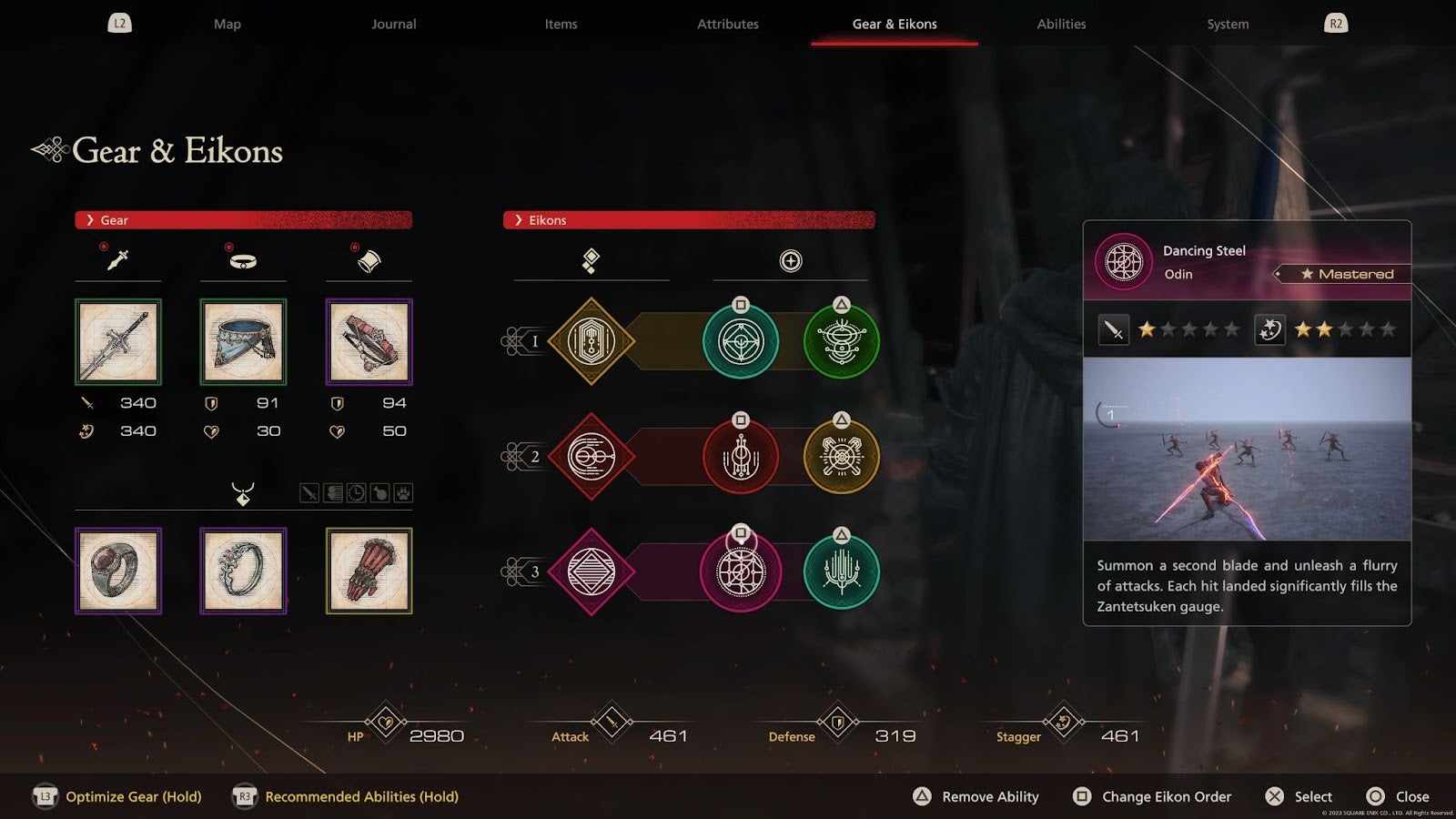
Task: Switch to the Abilities tab
Action: pos(1061,25)
